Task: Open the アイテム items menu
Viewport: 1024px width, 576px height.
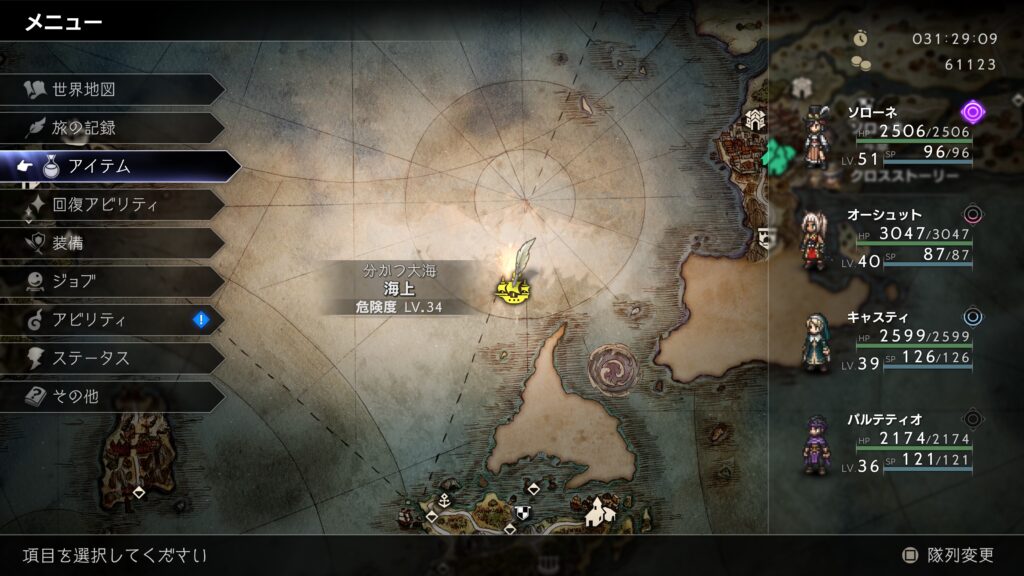Action: 120,167
